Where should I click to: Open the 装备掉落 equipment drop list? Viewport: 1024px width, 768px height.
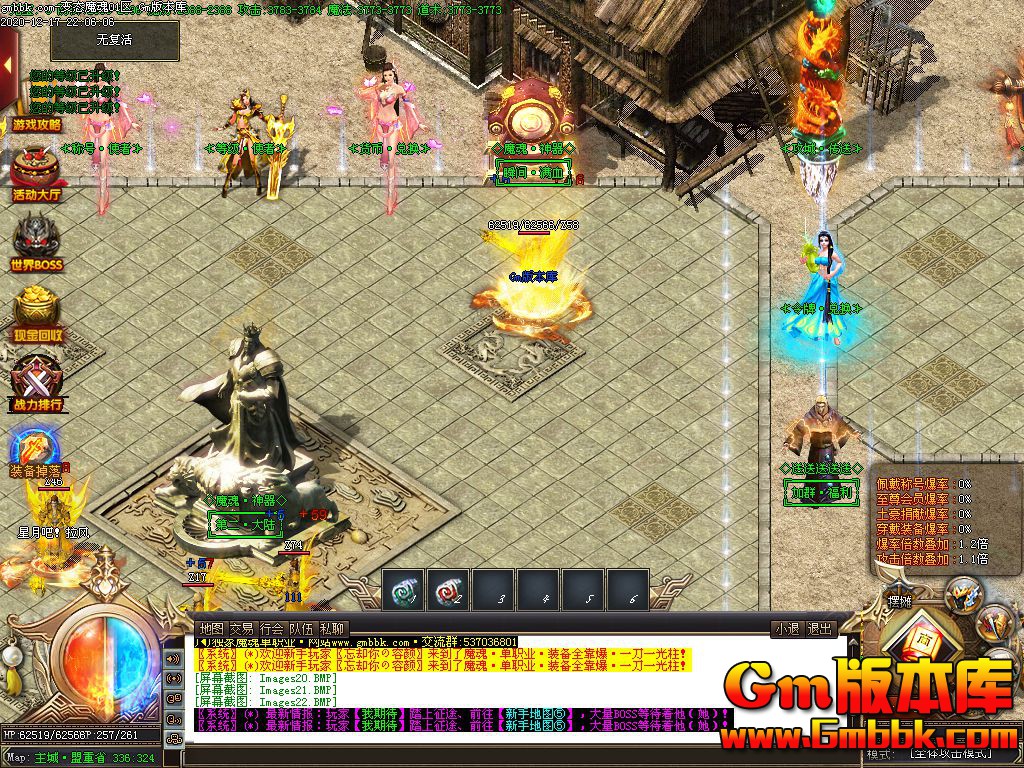click(x=35, y=451)
